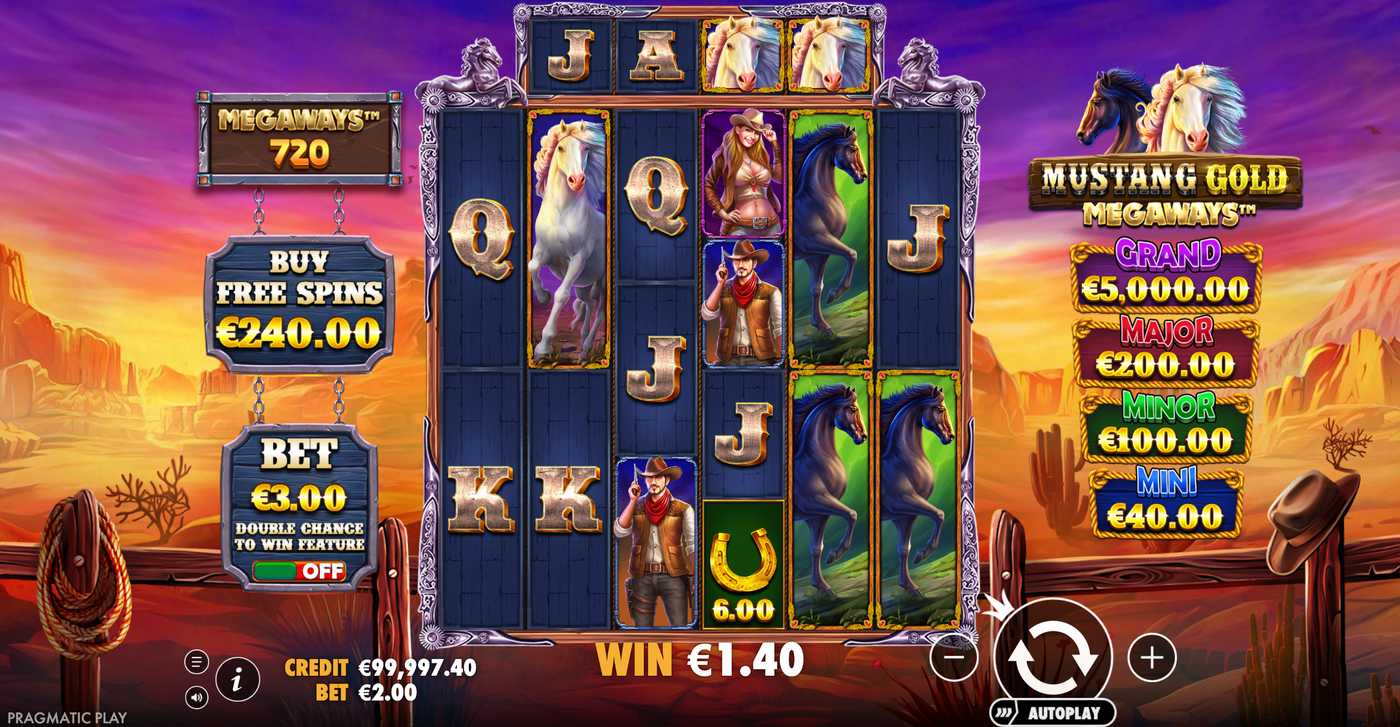Screen dimensions: 1400x727
Task: Open the hamburger menu icon
Action: [196, 660]
